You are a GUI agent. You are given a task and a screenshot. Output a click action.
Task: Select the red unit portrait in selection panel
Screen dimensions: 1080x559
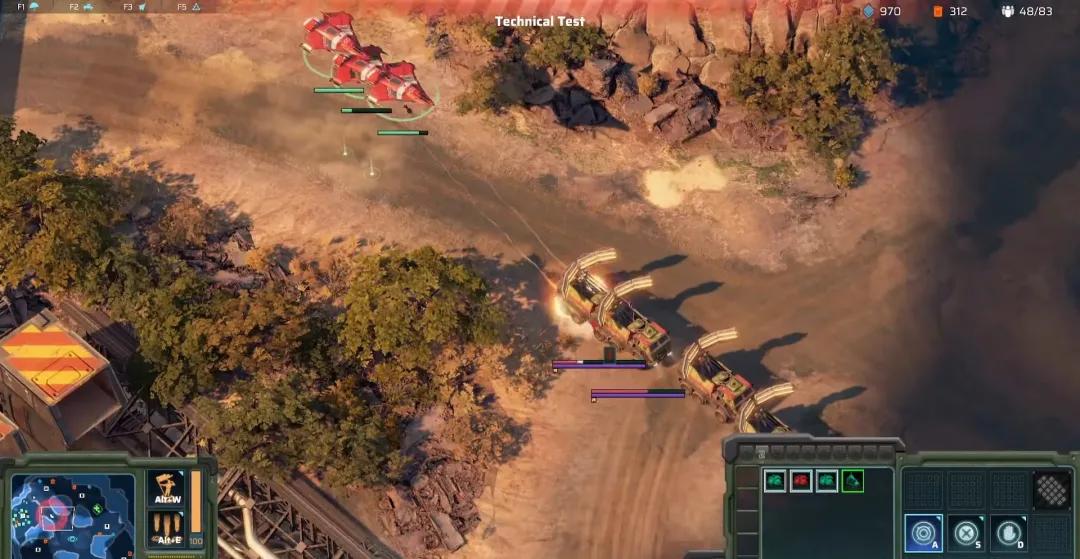coord(800,481)
